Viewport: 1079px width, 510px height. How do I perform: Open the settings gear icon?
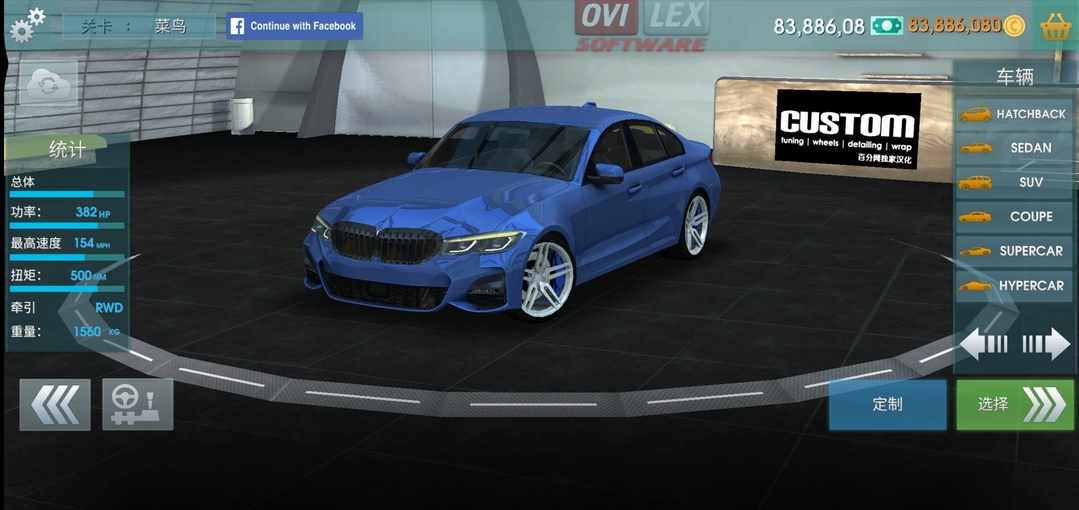click(27, 24)
